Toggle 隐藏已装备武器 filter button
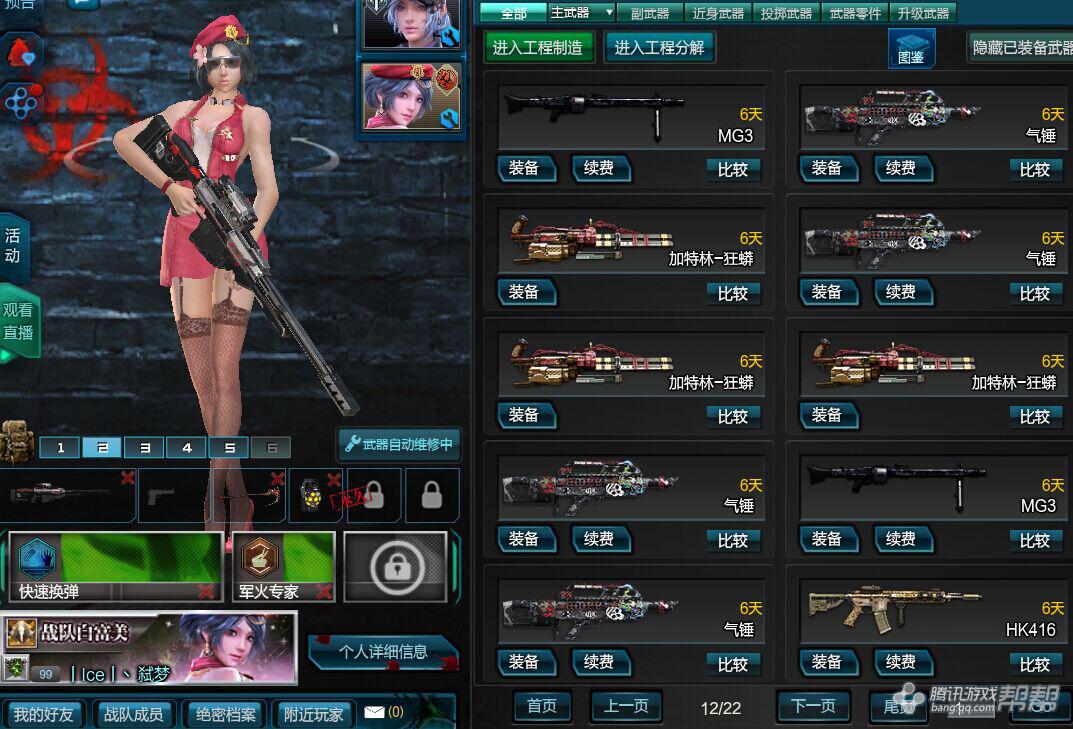Image resolution: width=1073 pixels, height=729 pixels. coord(1020,47)
